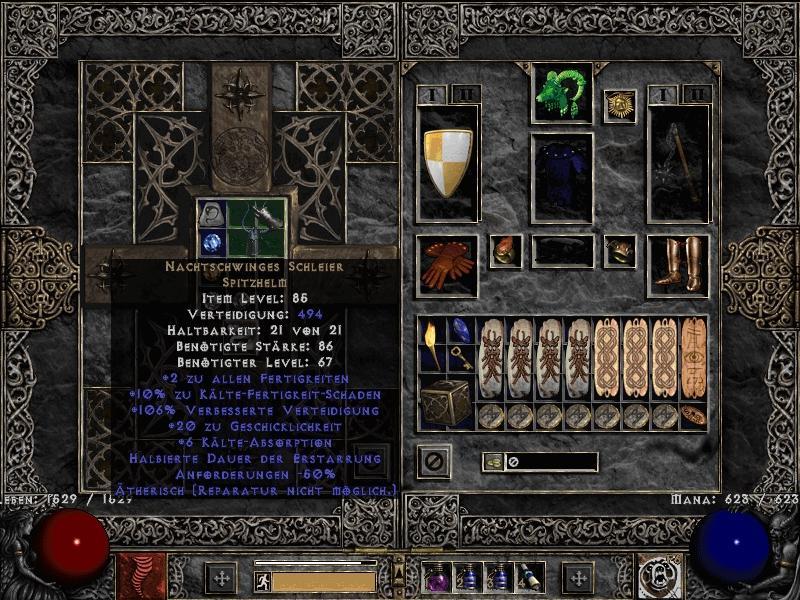Use the purple rejuvenation potion in belt
This screenshot has height=600, width=800.
point(437,577)
